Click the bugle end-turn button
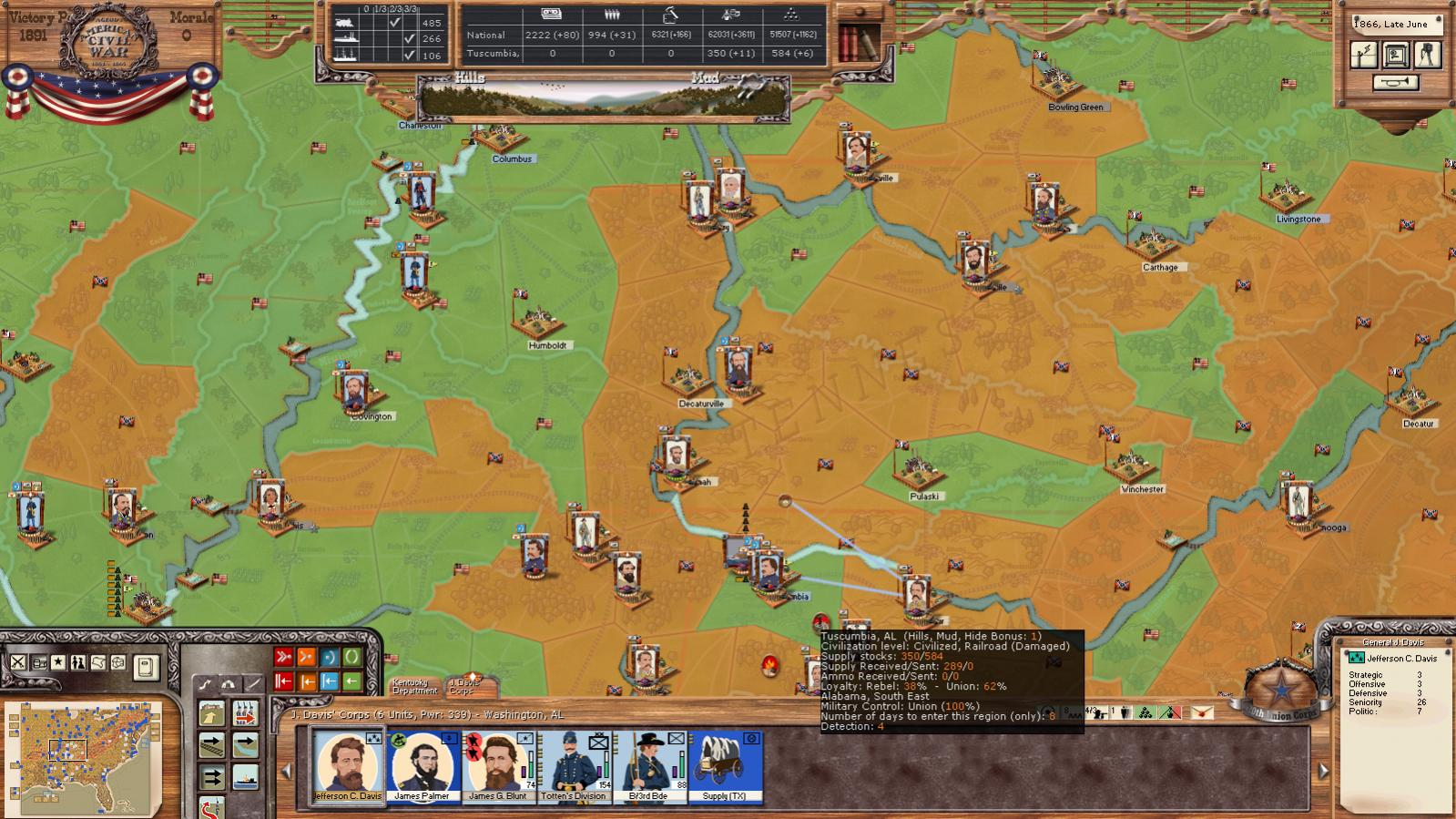This screenshot has width=1456, height=819. (x=1394, y=83)
